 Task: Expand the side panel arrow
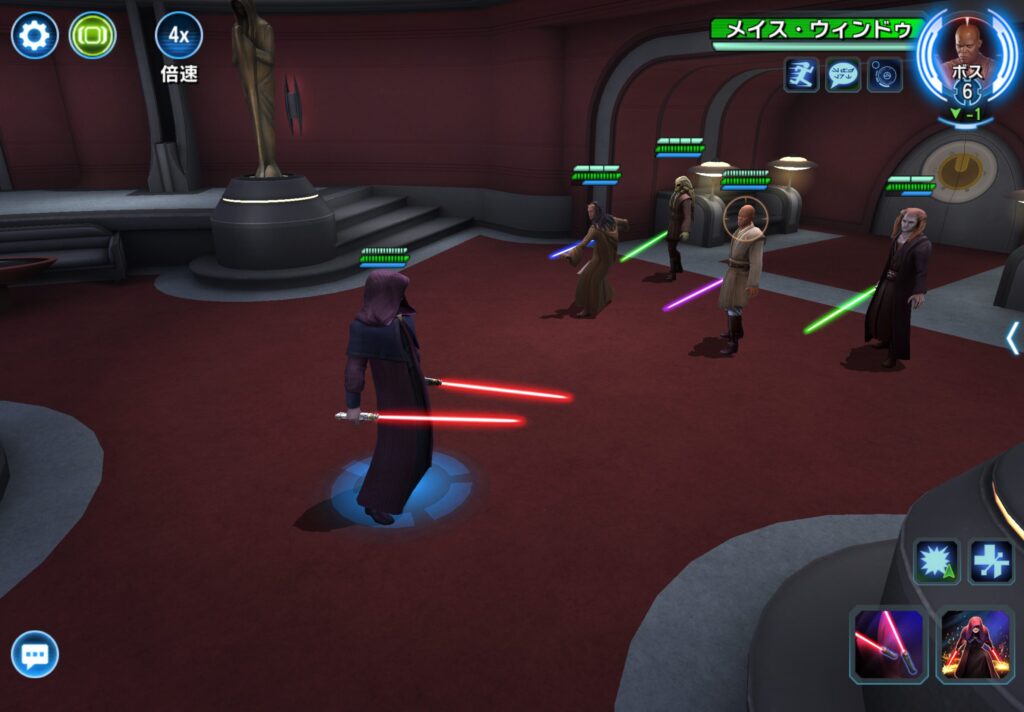(1012, 338)
